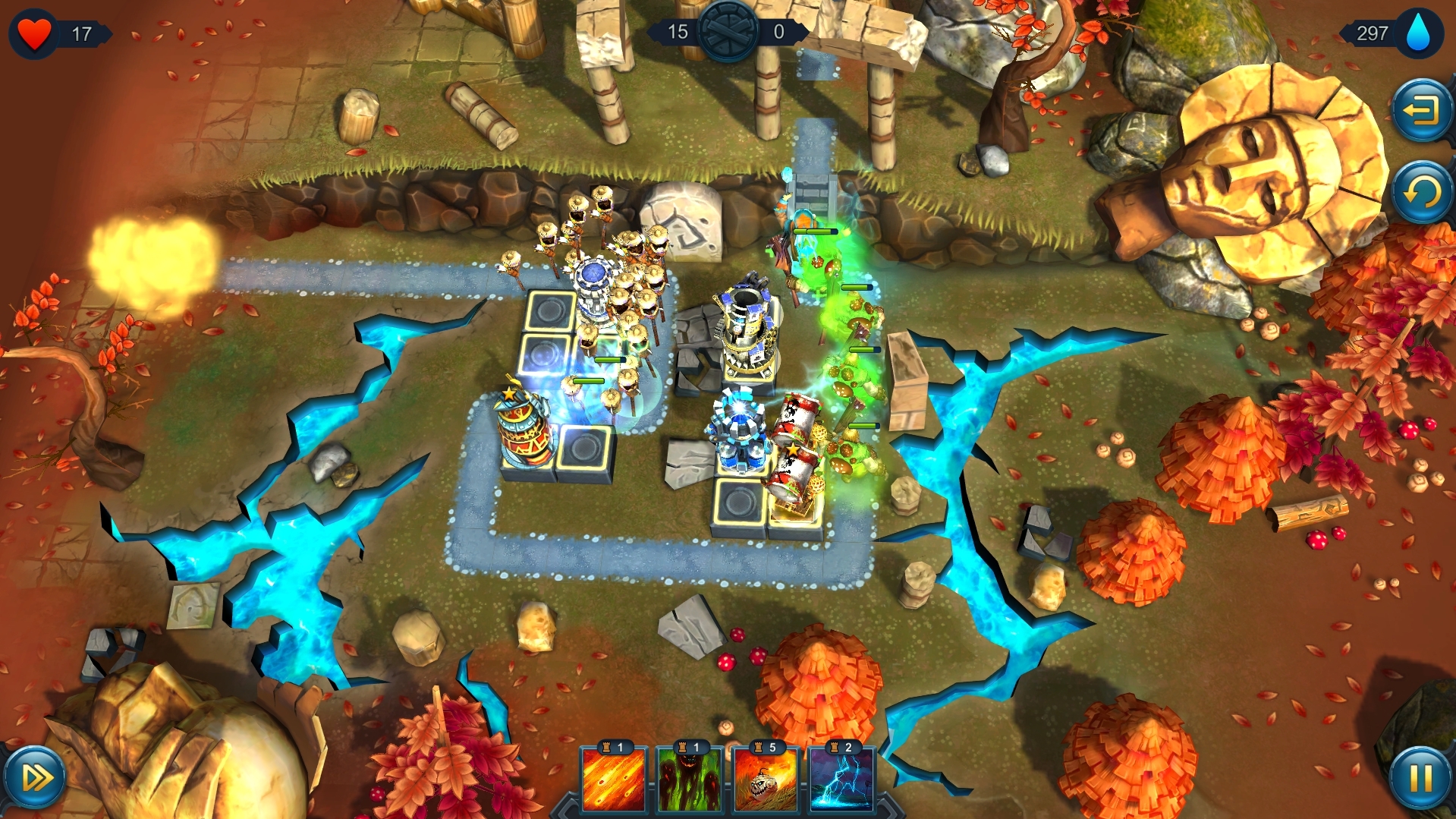Select the Lightning Storm spell card
Image resolution: width=1456 pixels, height=819 pixels.
coord(842,782)
